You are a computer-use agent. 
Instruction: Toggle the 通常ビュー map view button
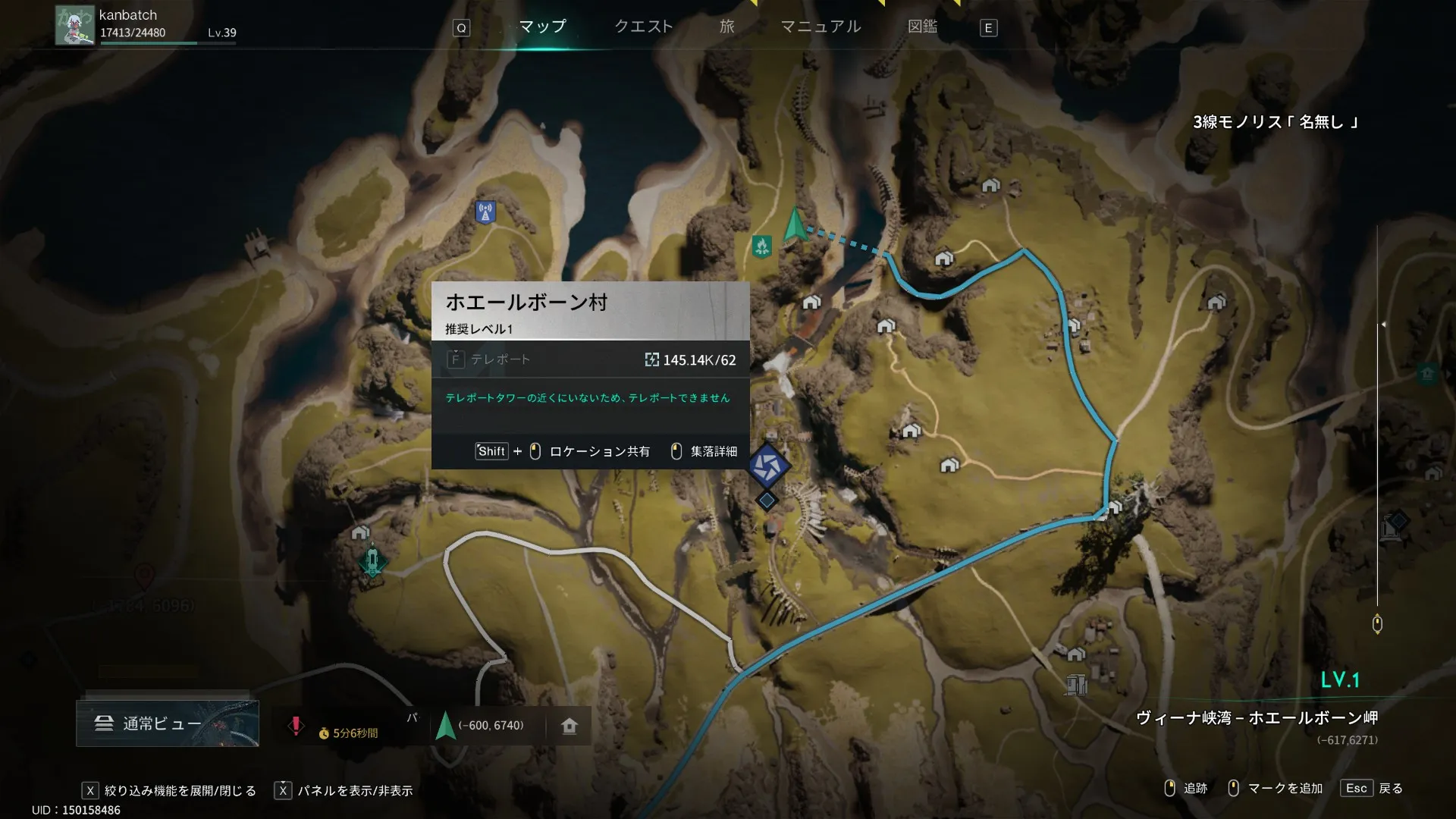tap(168, 723)
